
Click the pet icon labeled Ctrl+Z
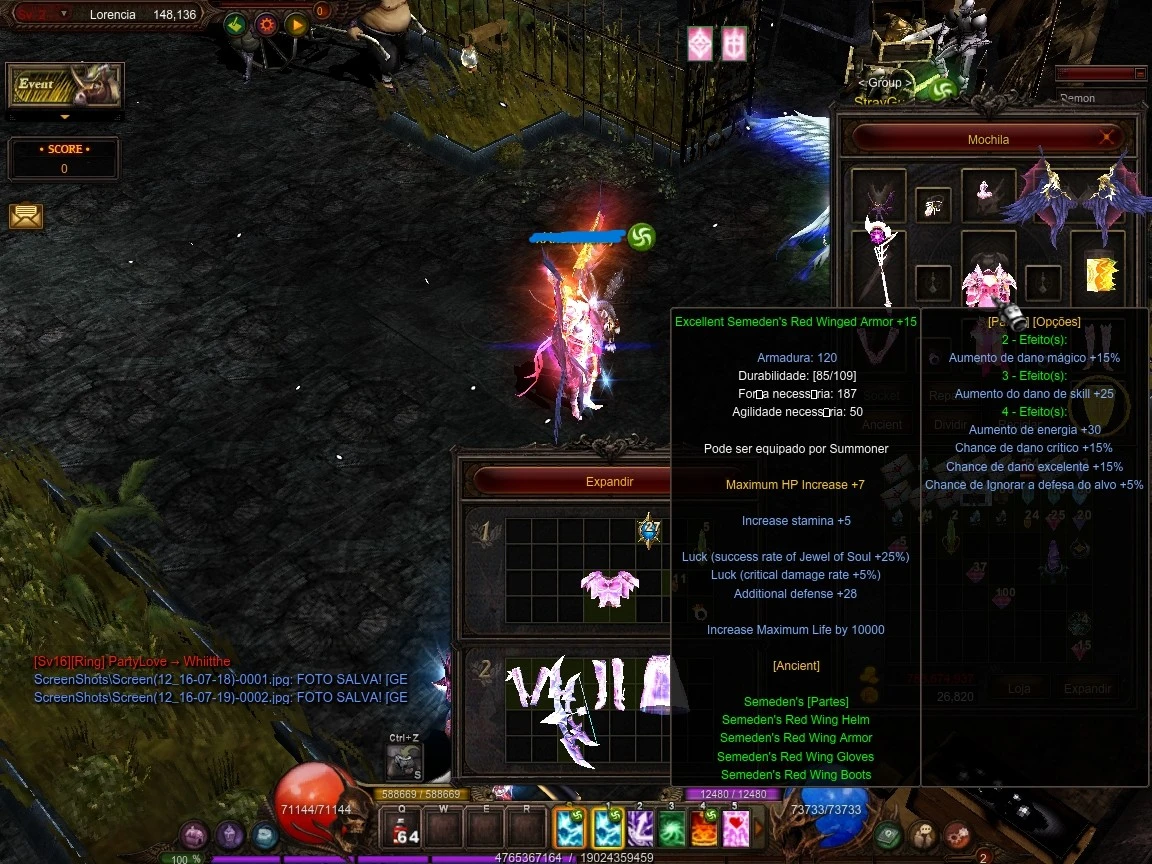404,763
